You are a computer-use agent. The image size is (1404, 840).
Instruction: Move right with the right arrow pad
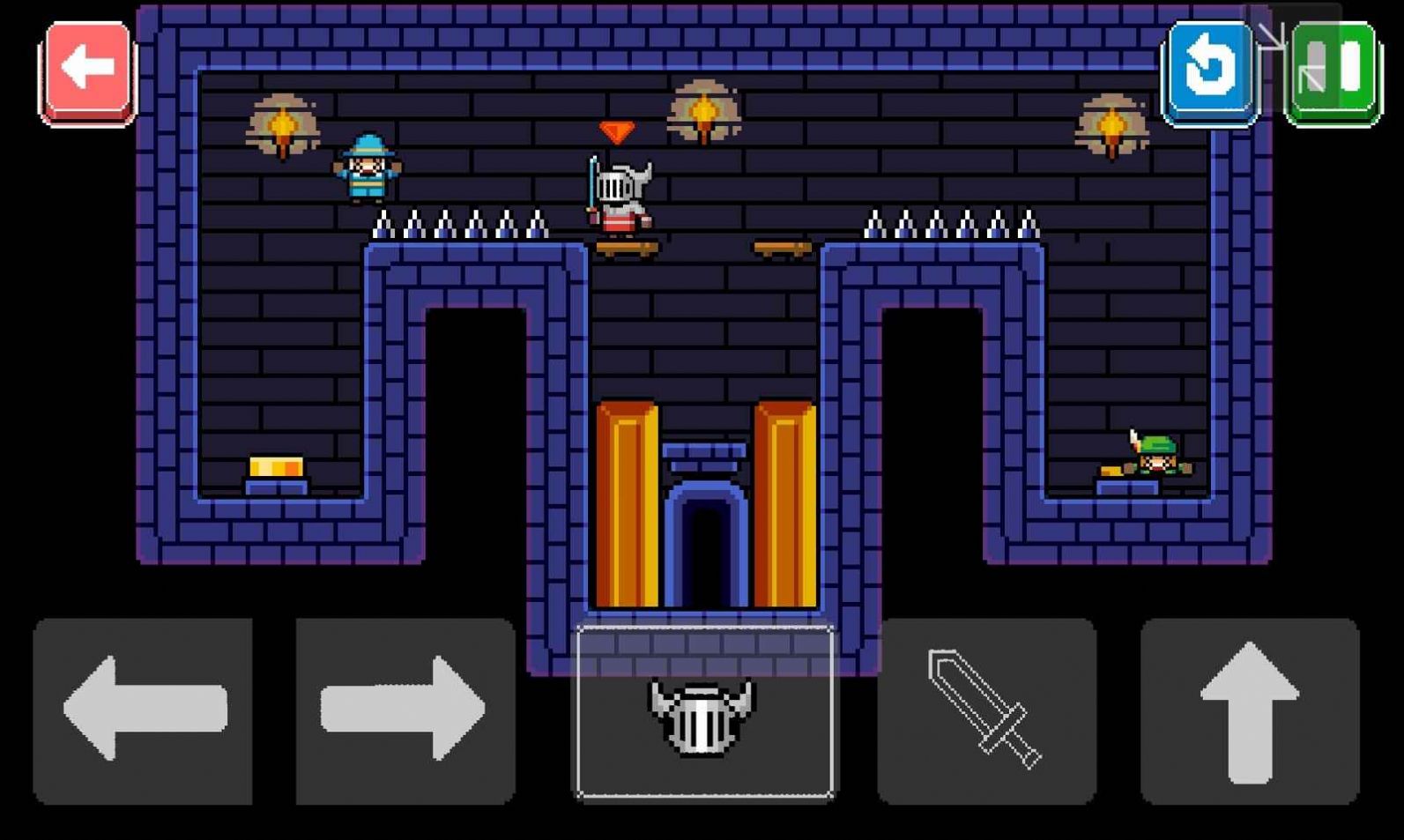click(x=405, y=710)
